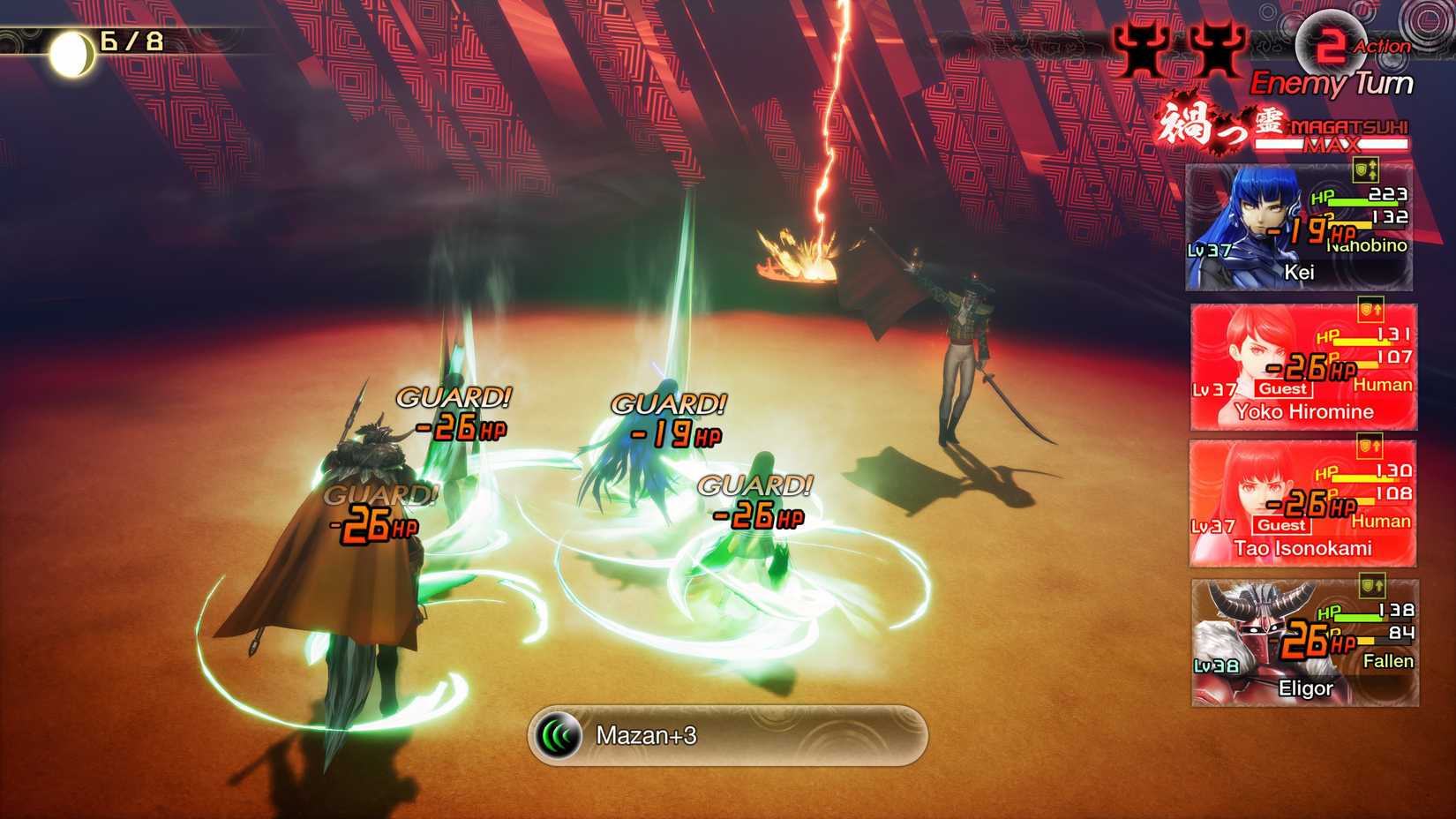Expand the Nahobino party member card
This screenshot has height=819, width=1456.
pyautogui.click(x=1301, y=228)
